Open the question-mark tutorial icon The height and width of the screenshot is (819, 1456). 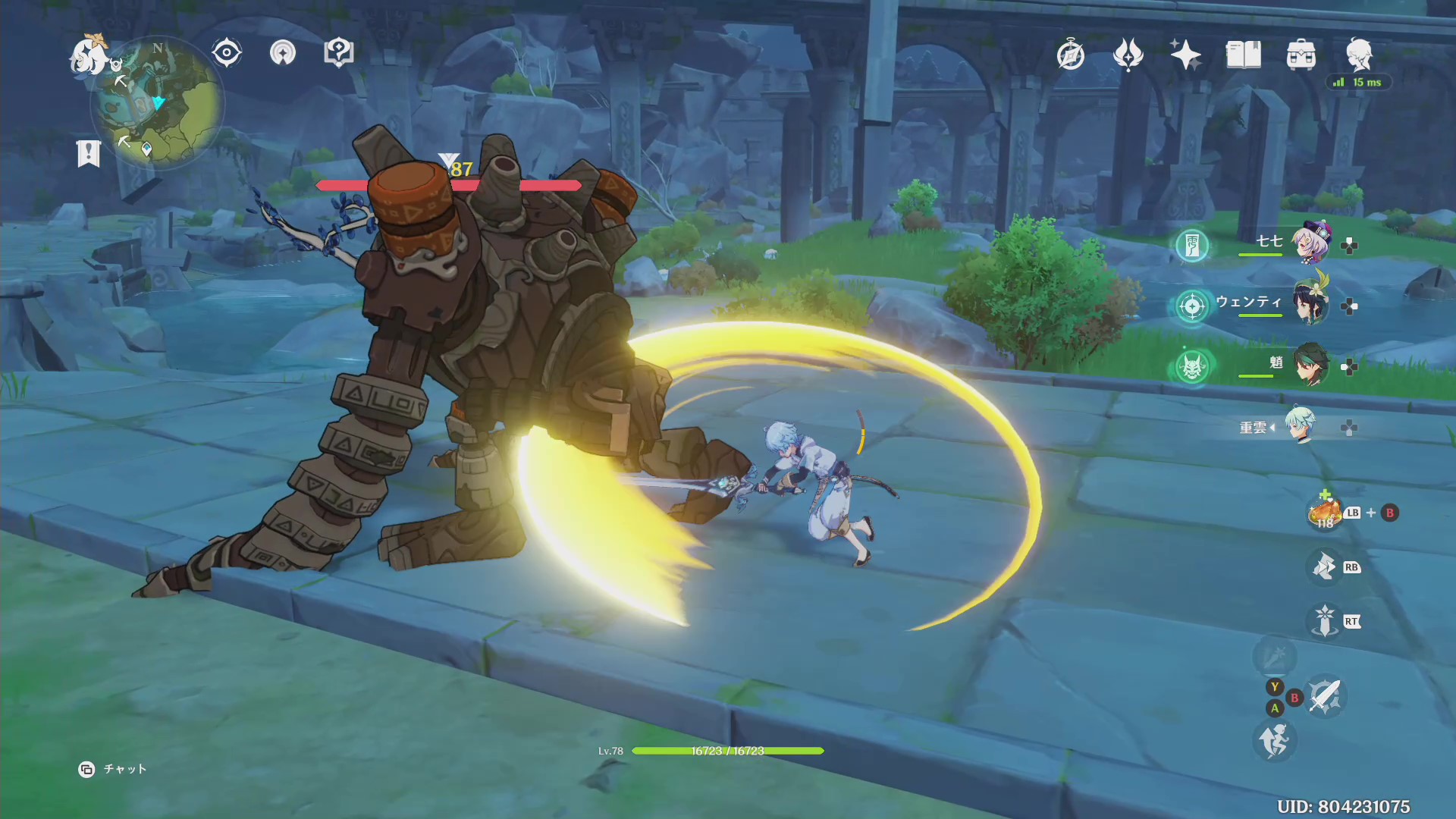pos(338,53)
